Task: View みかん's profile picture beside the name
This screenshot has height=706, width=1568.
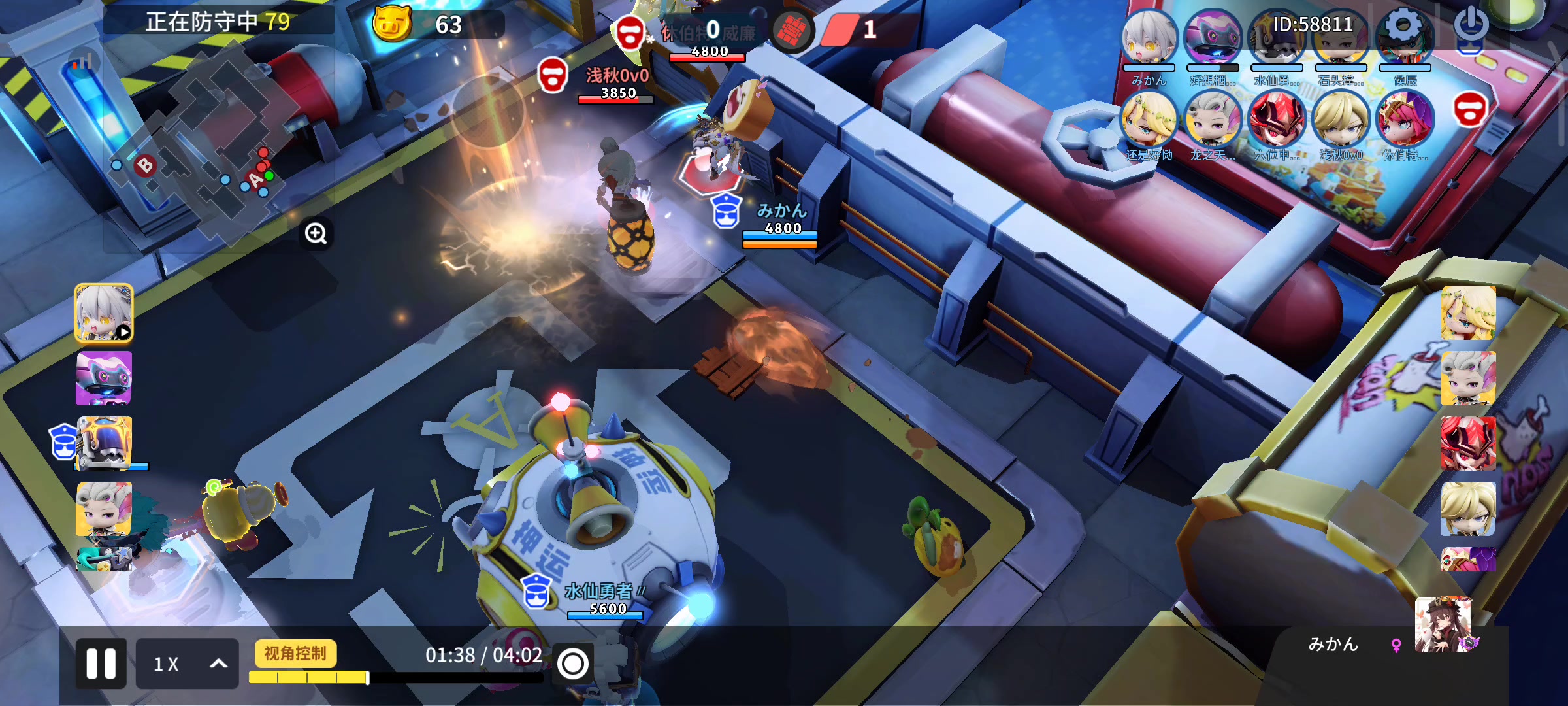Action: coord(1444,626)
